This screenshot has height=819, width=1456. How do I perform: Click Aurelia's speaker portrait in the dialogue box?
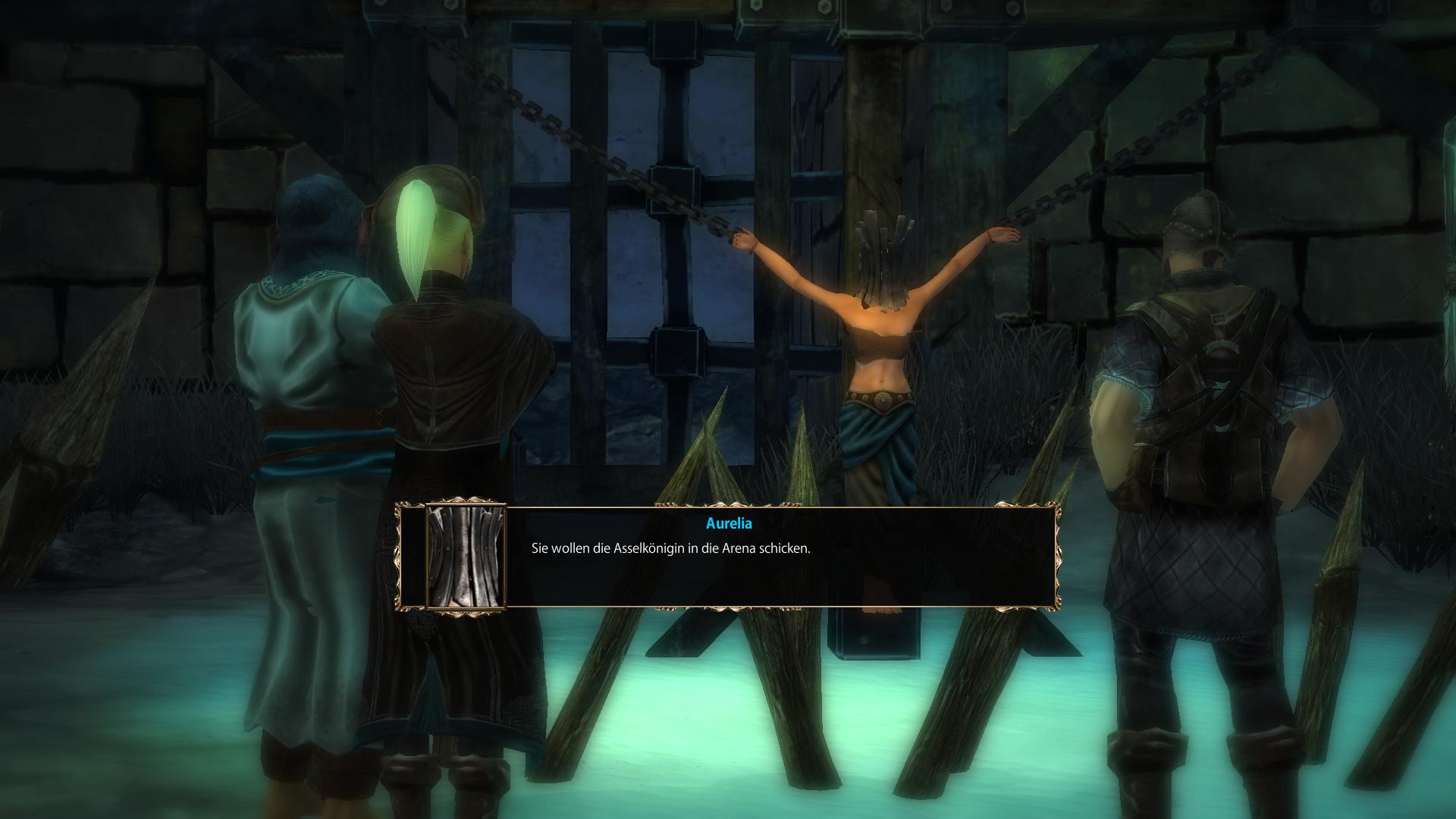click(x=466, y=557)
